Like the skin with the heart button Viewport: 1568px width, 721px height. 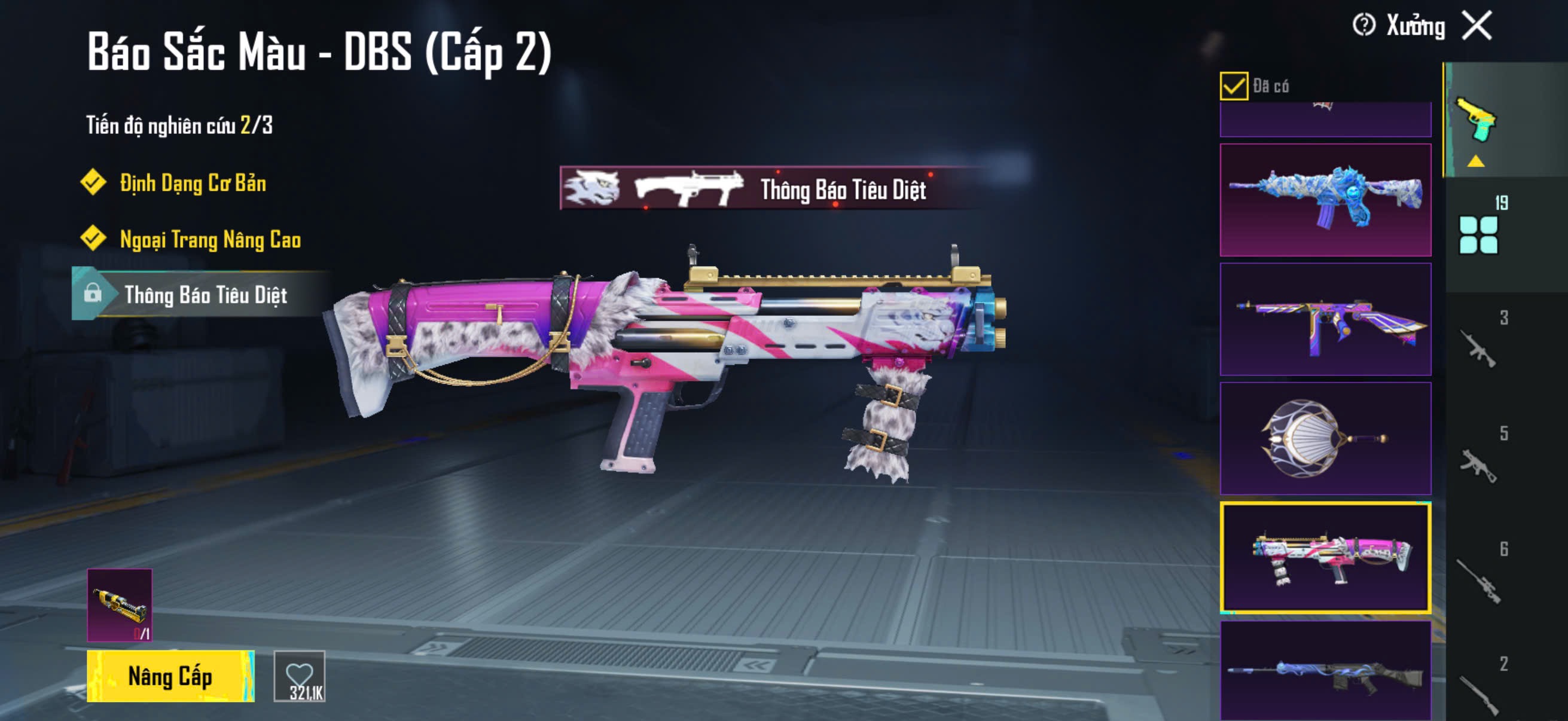click(300, 676)
